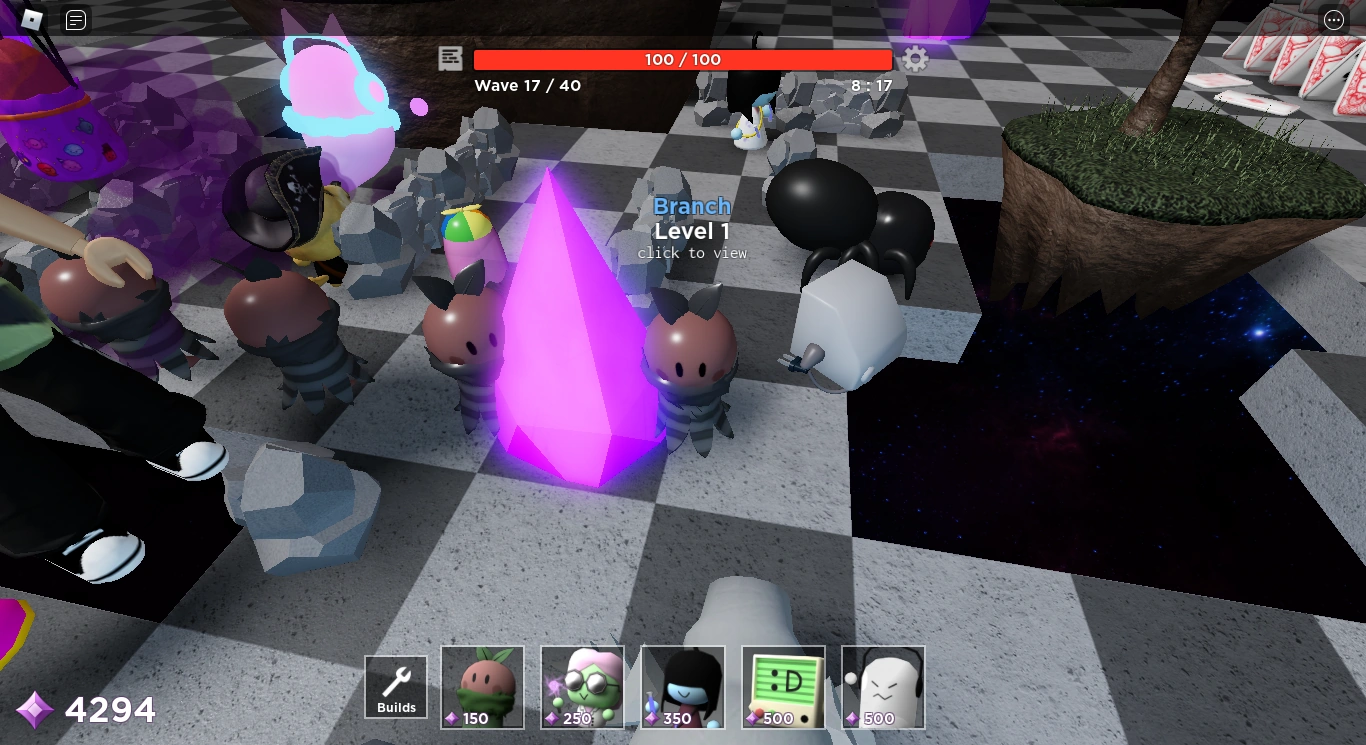1366x745 pixels.
Task: Click the 8:17 wave timer
Action: pos(869,86)
